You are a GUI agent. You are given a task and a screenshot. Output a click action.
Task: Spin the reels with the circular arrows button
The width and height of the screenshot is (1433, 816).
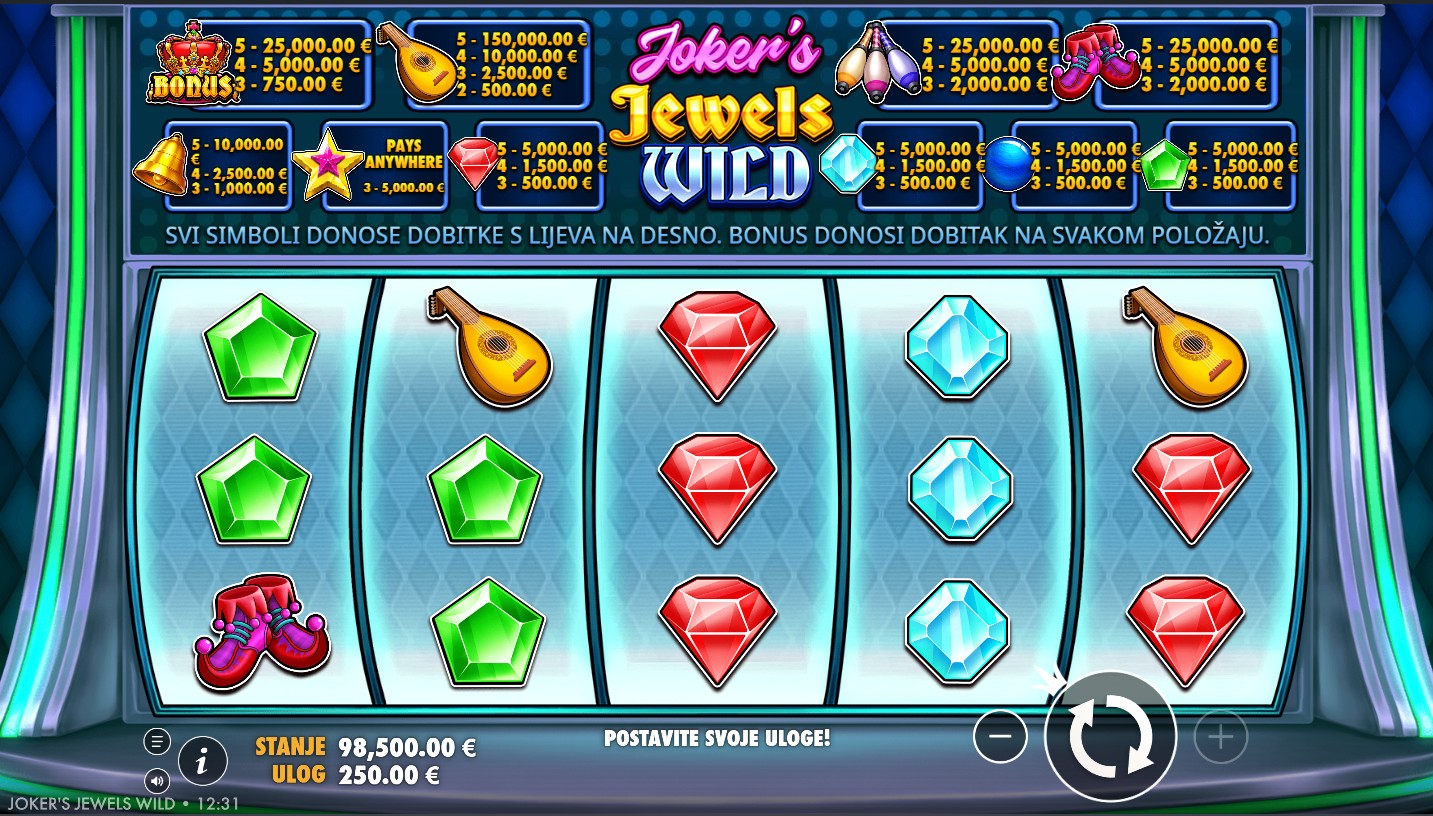pyautogui.click(x=1110, y=737)
